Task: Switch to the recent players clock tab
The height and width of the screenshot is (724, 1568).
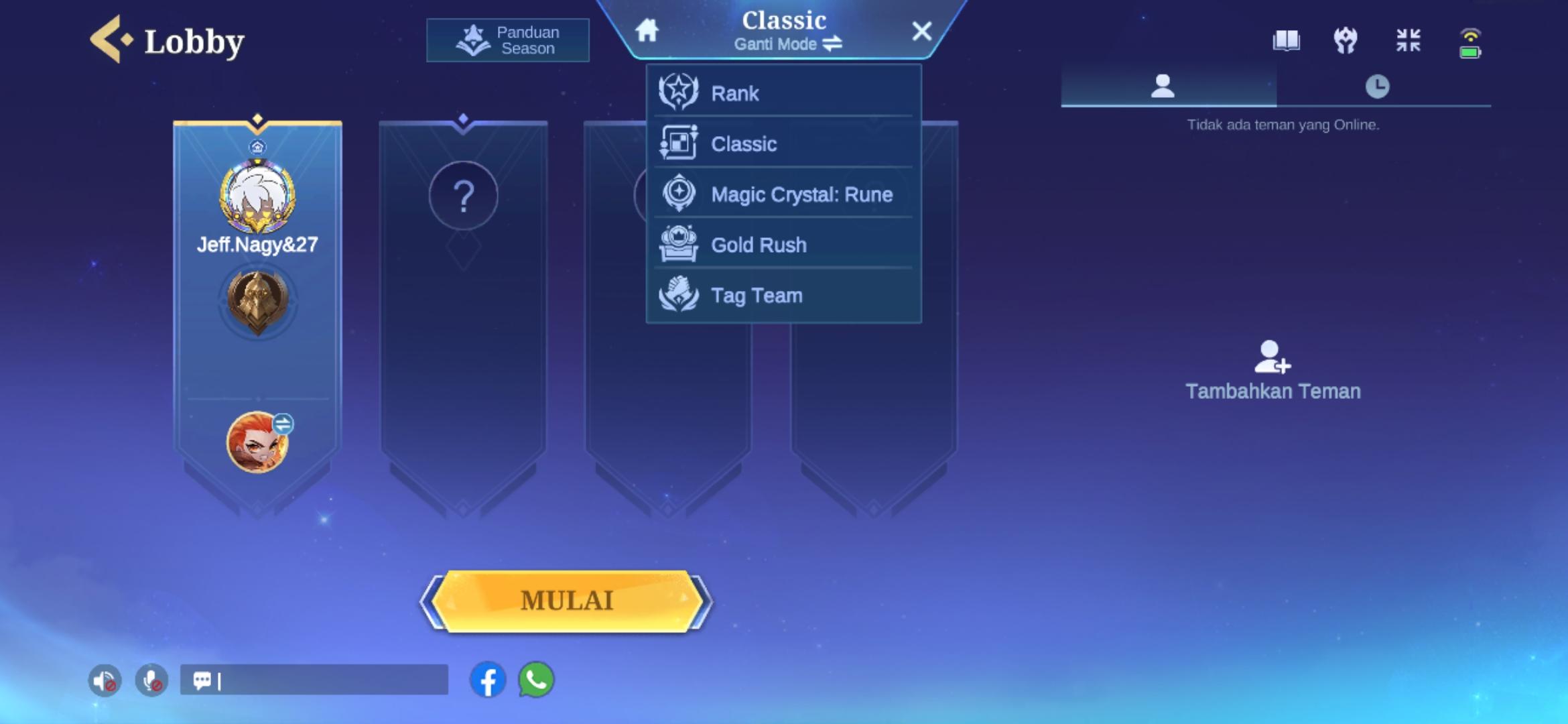Action: click(x=1378, y=85)
